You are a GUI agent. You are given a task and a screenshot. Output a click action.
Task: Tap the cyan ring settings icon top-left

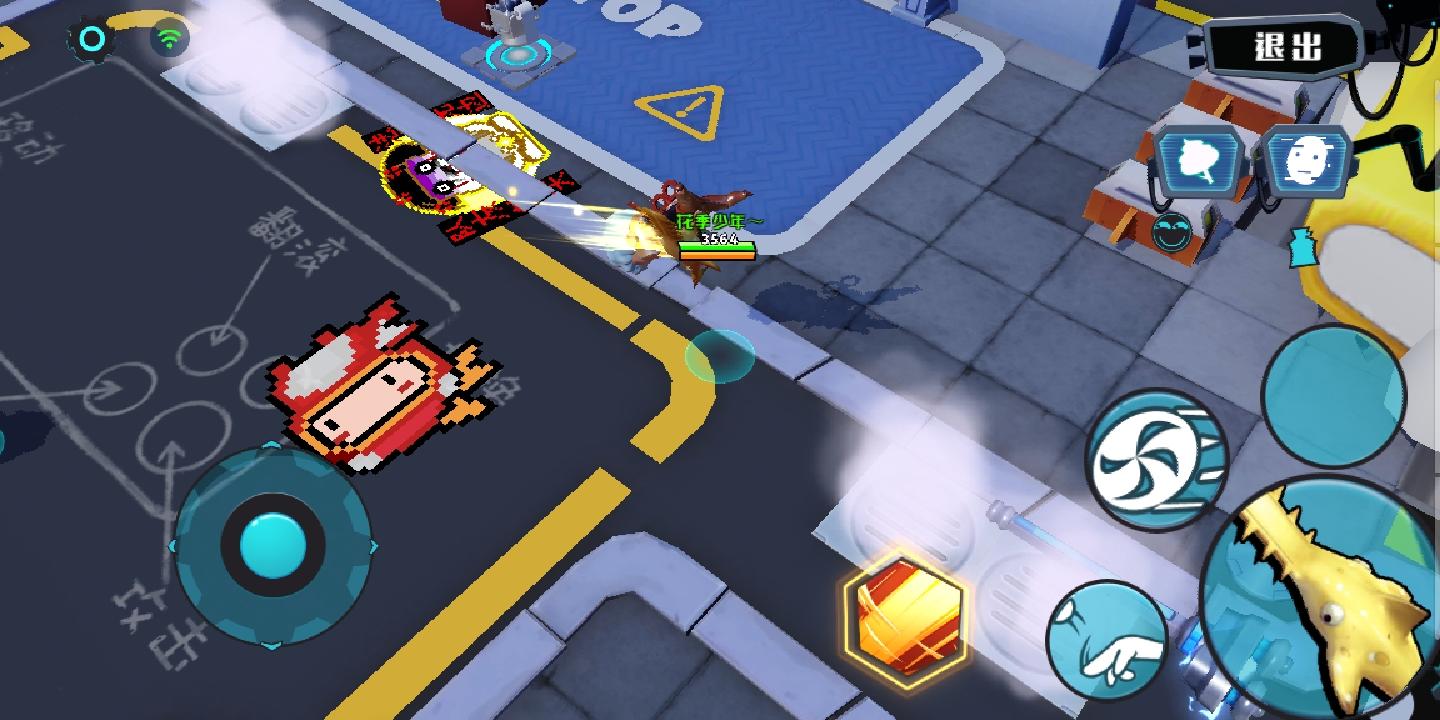[93, 38]
